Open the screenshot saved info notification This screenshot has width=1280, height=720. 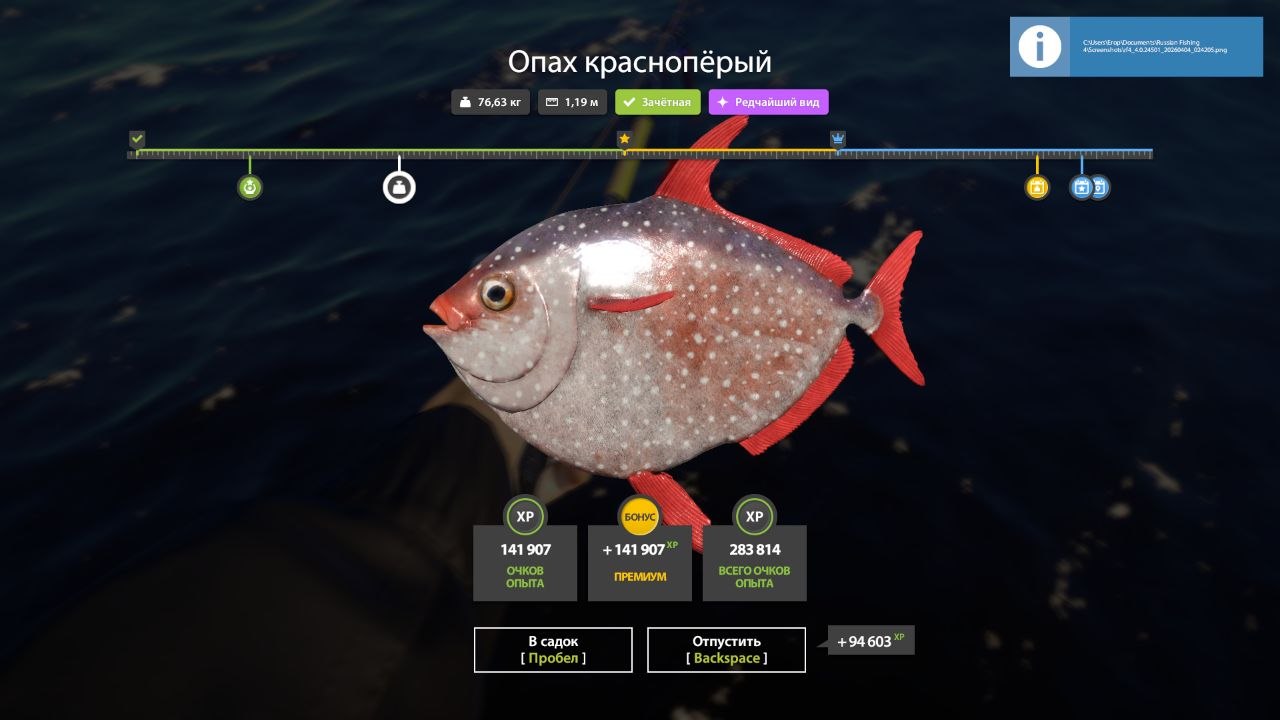(x=1136, y=47)
